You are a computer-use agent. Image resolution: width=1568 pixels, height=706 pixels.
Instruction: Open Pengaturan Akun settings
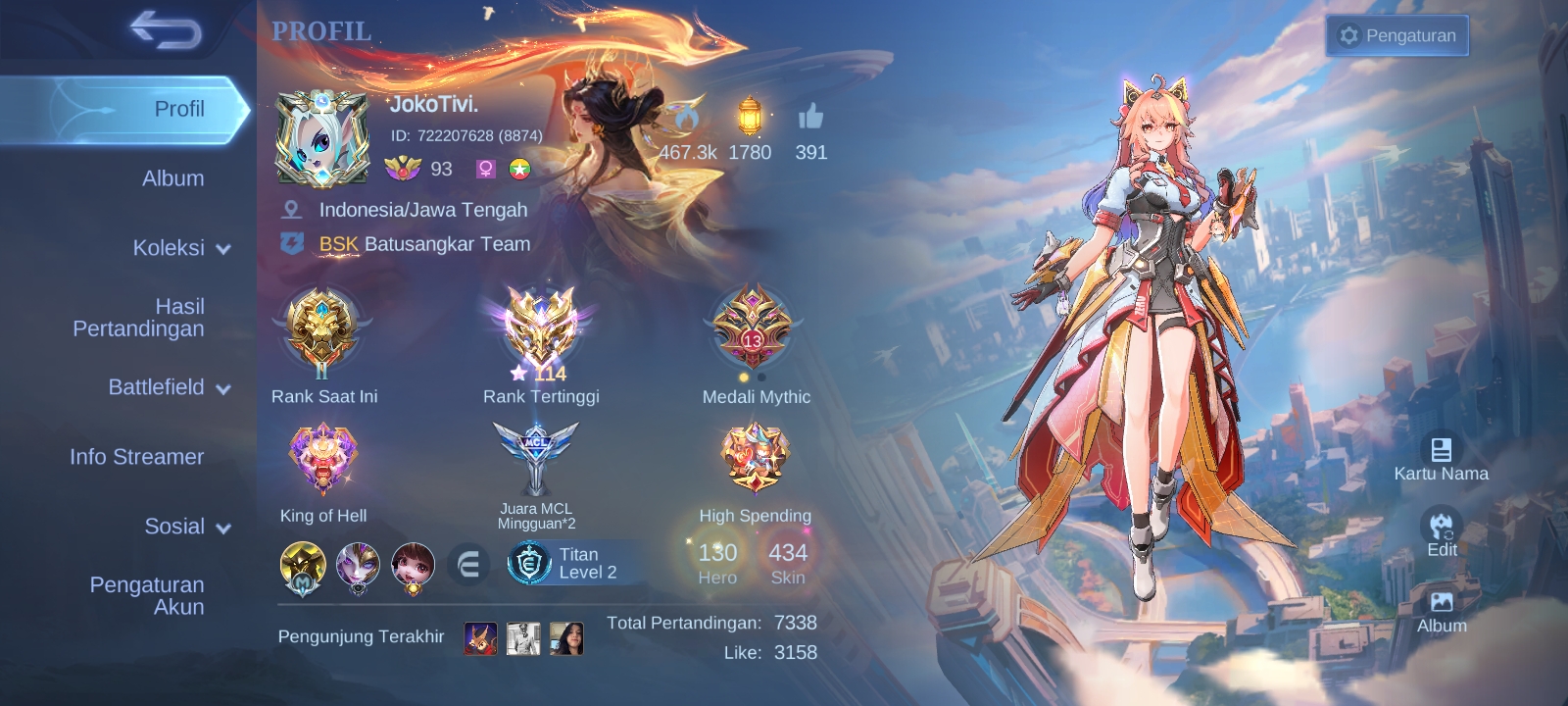(x=147, y=595)
